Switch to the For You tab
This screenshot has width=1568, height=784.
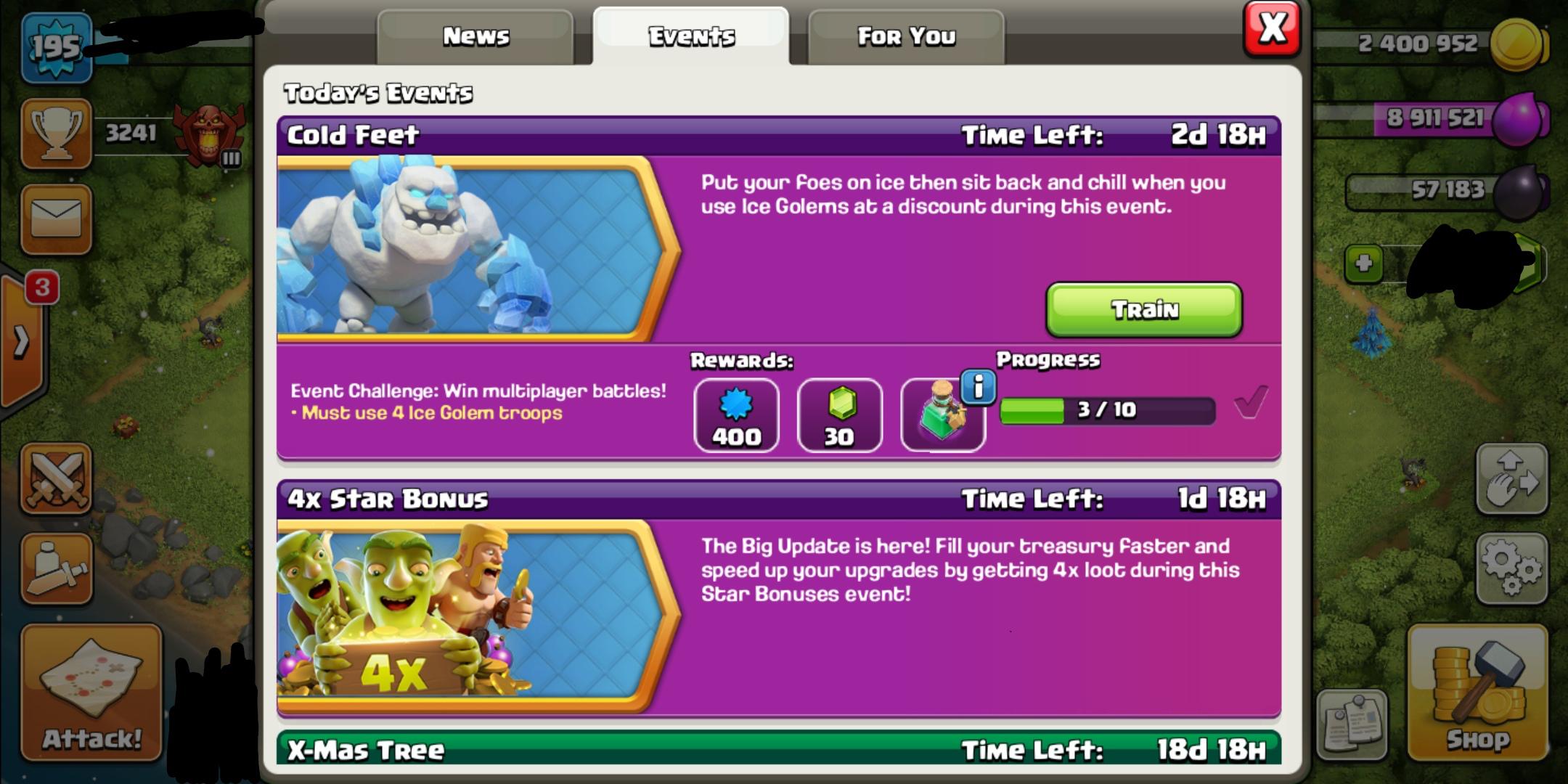[x=906, y=35]
